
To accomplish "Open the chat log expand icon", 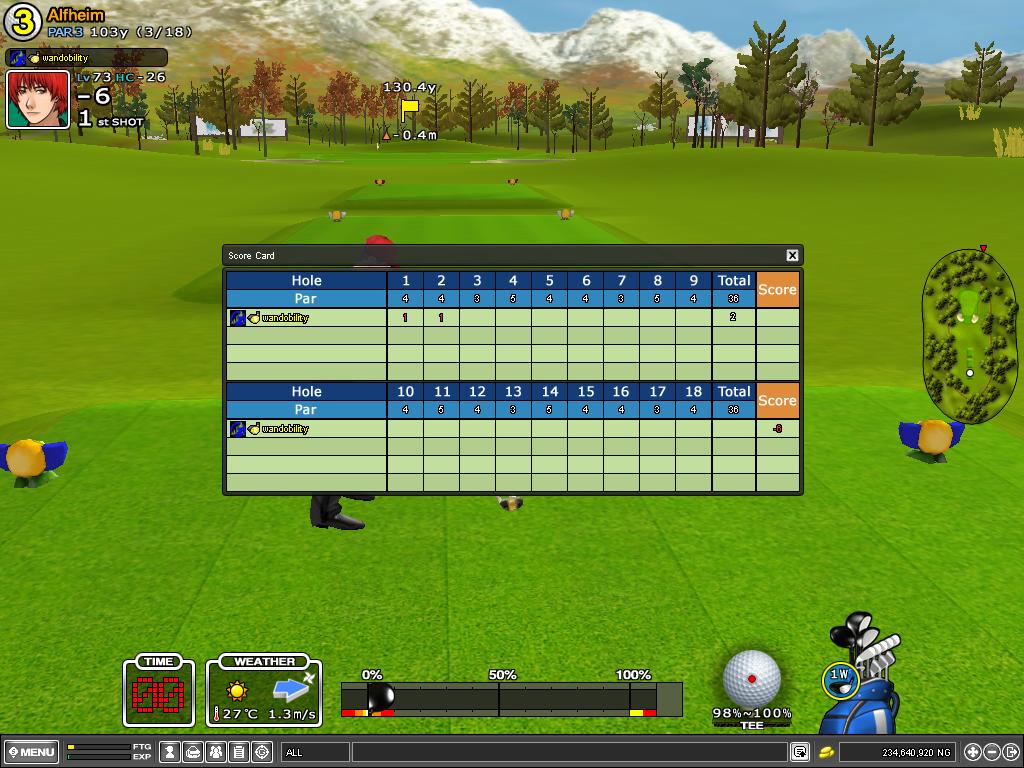I will (800, 752).
